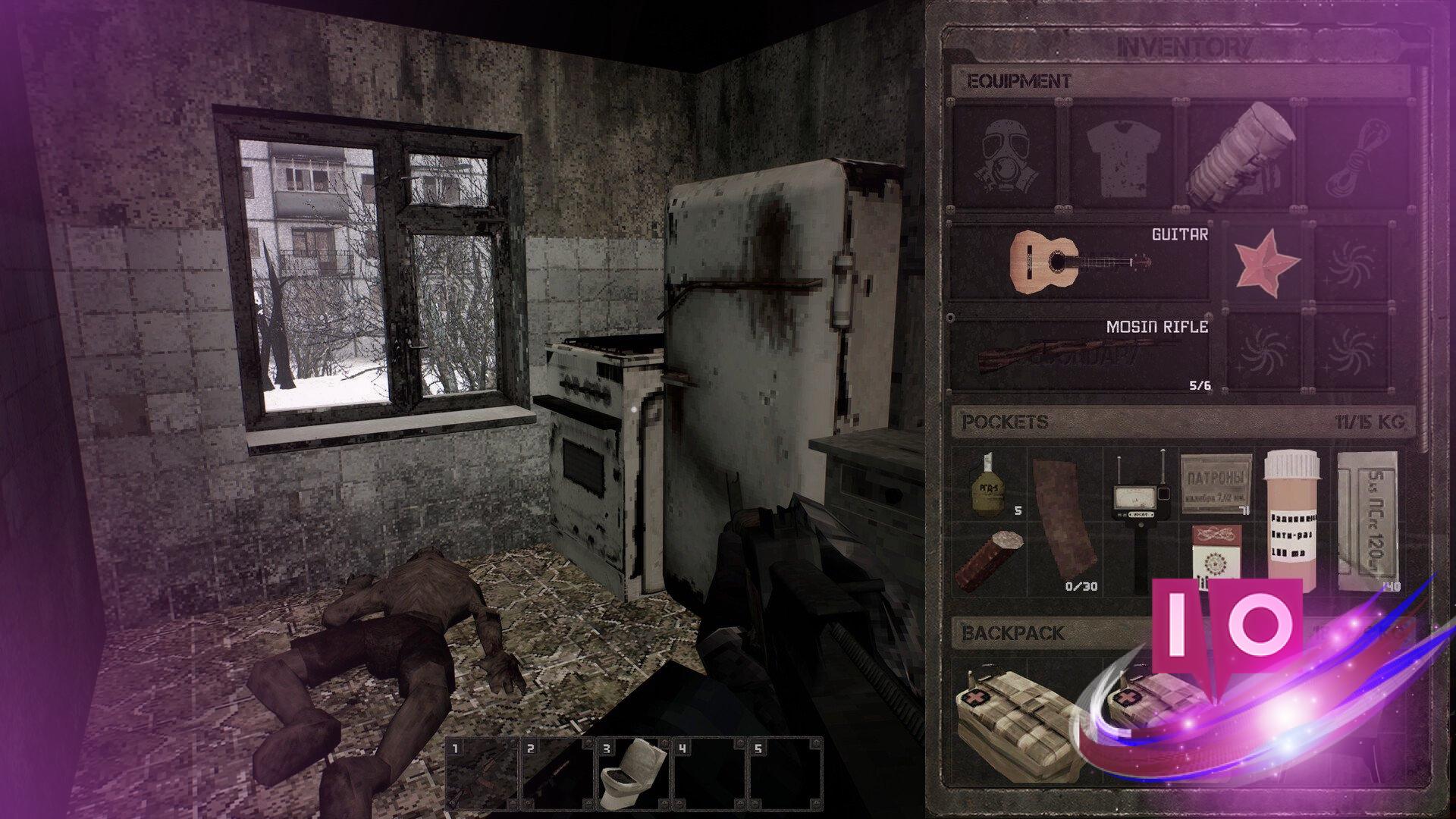Select the Guitar weapon slot
The image size is (1456, 819).
tap(1080, 262)
